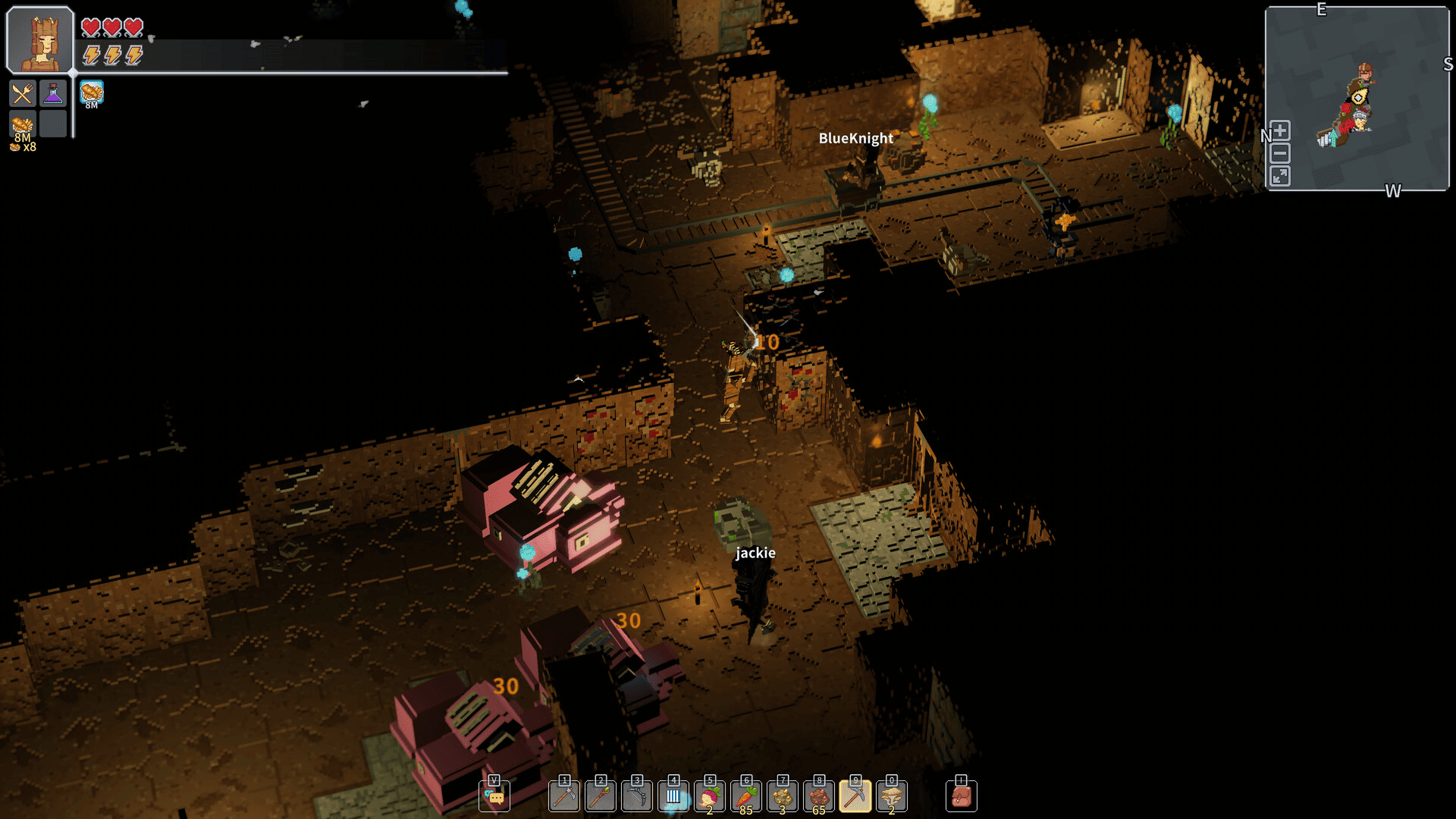The height and width of the screenshot is (819, 1456).
Task: Select the hammer tool in slot 1
Action: tap(563, 795)
